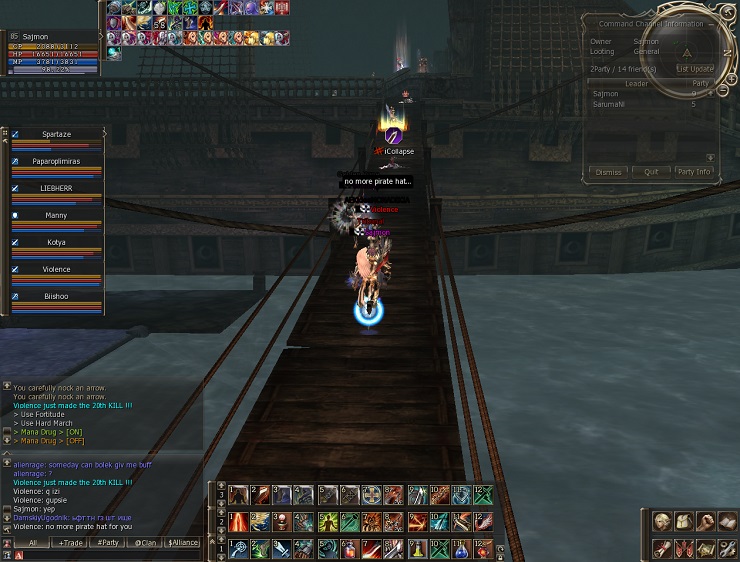740x562 pixels.
Task: Open Party Info
Action: click(x=693, y=172)
